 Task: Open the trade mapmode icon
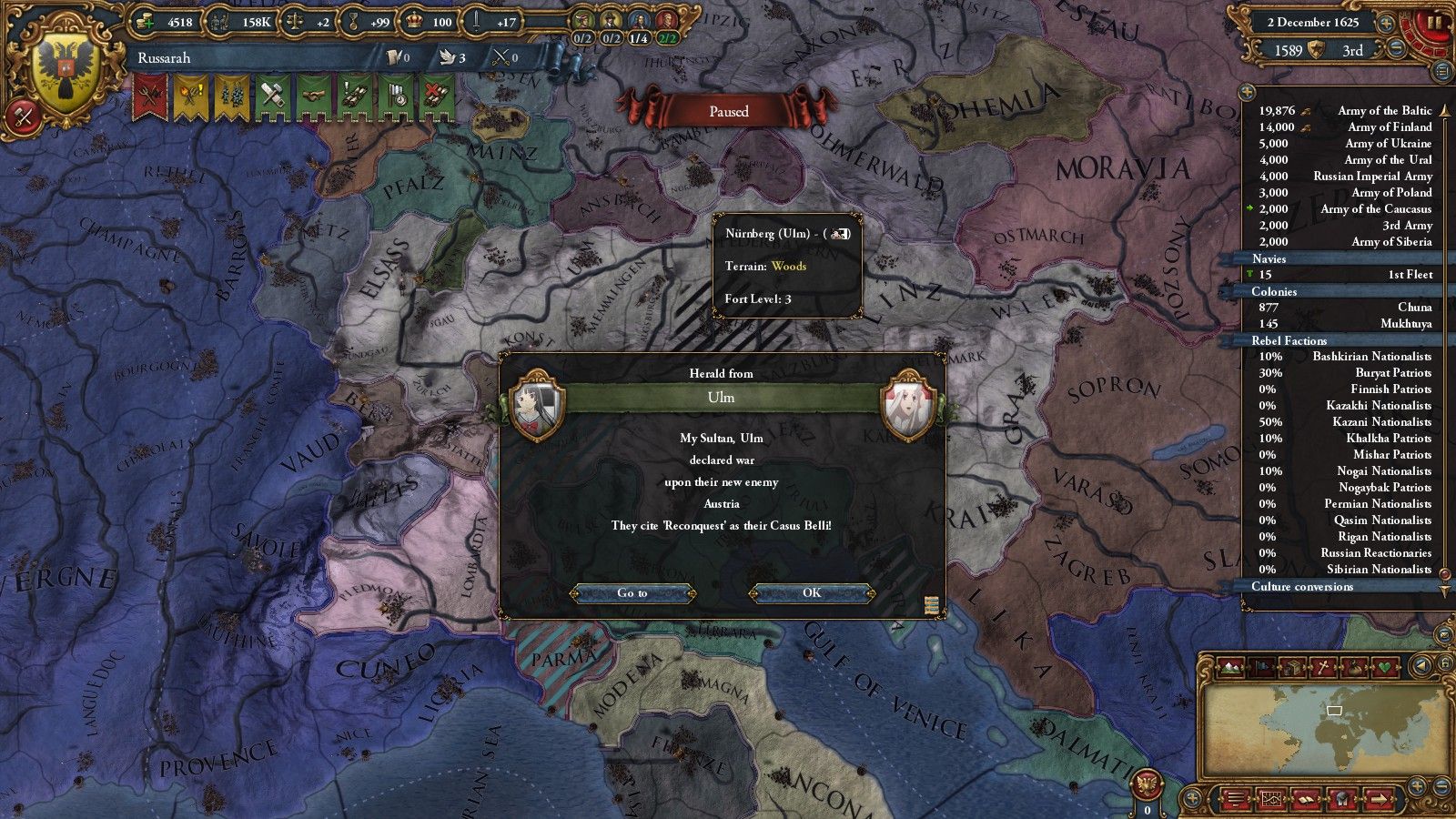click(1293, 667)
